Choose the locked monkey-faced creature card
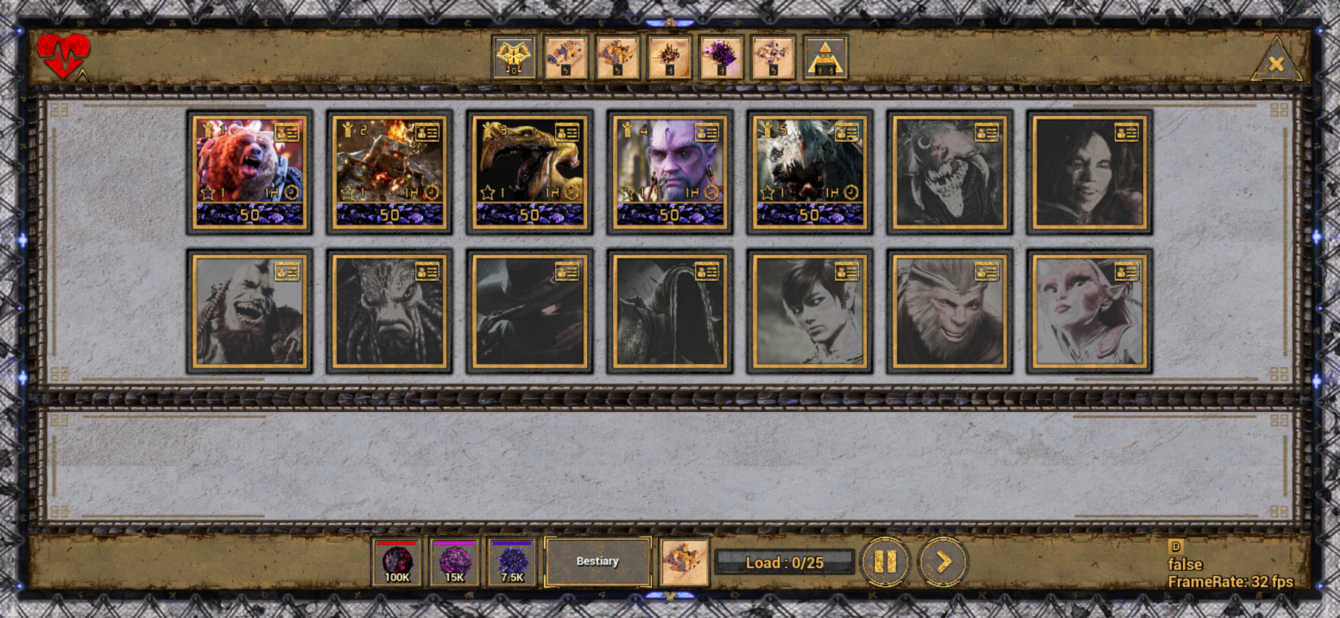 (x=949, y=312)
